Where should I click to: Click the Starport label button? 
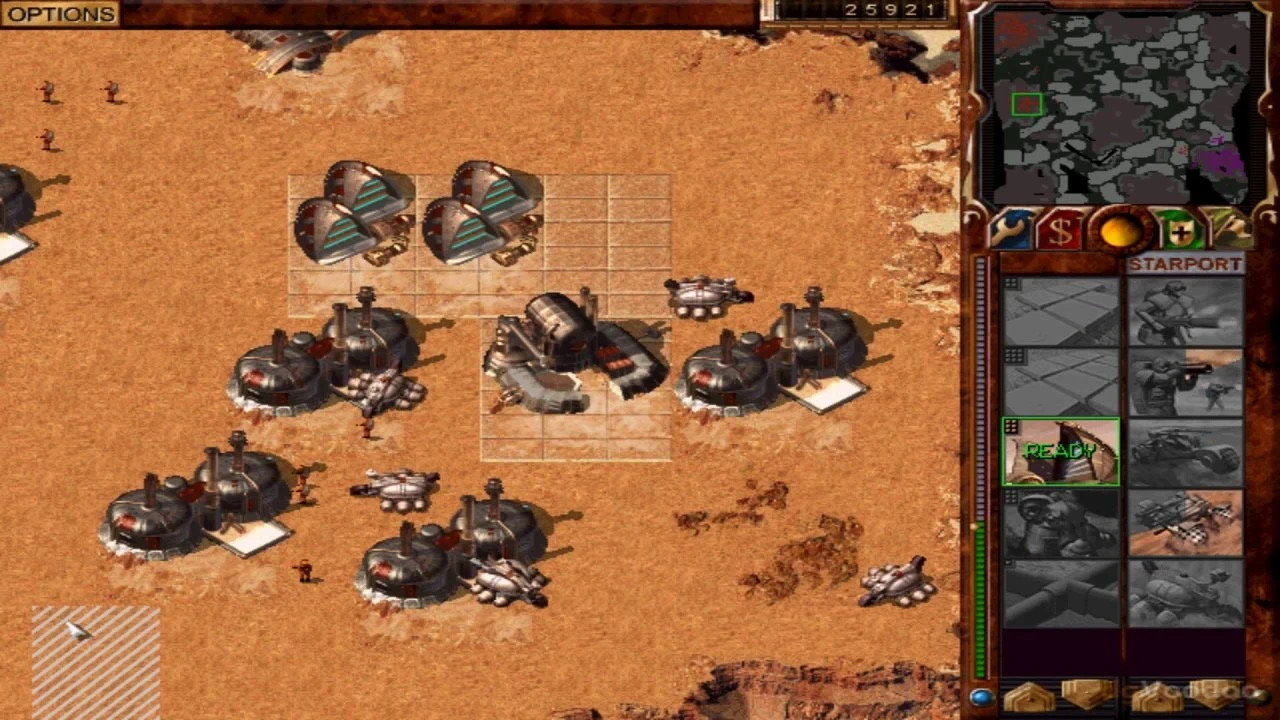(x=1185, y=265)
